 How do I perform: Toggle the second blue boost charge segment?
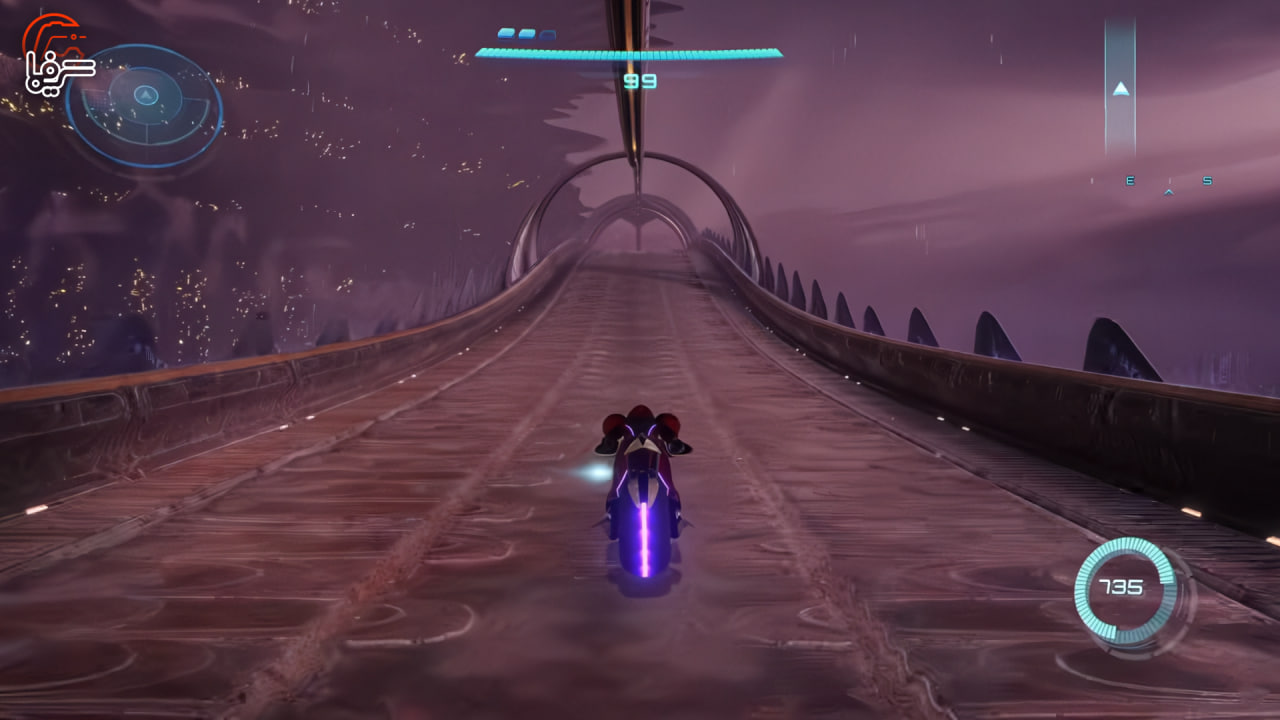526,33
